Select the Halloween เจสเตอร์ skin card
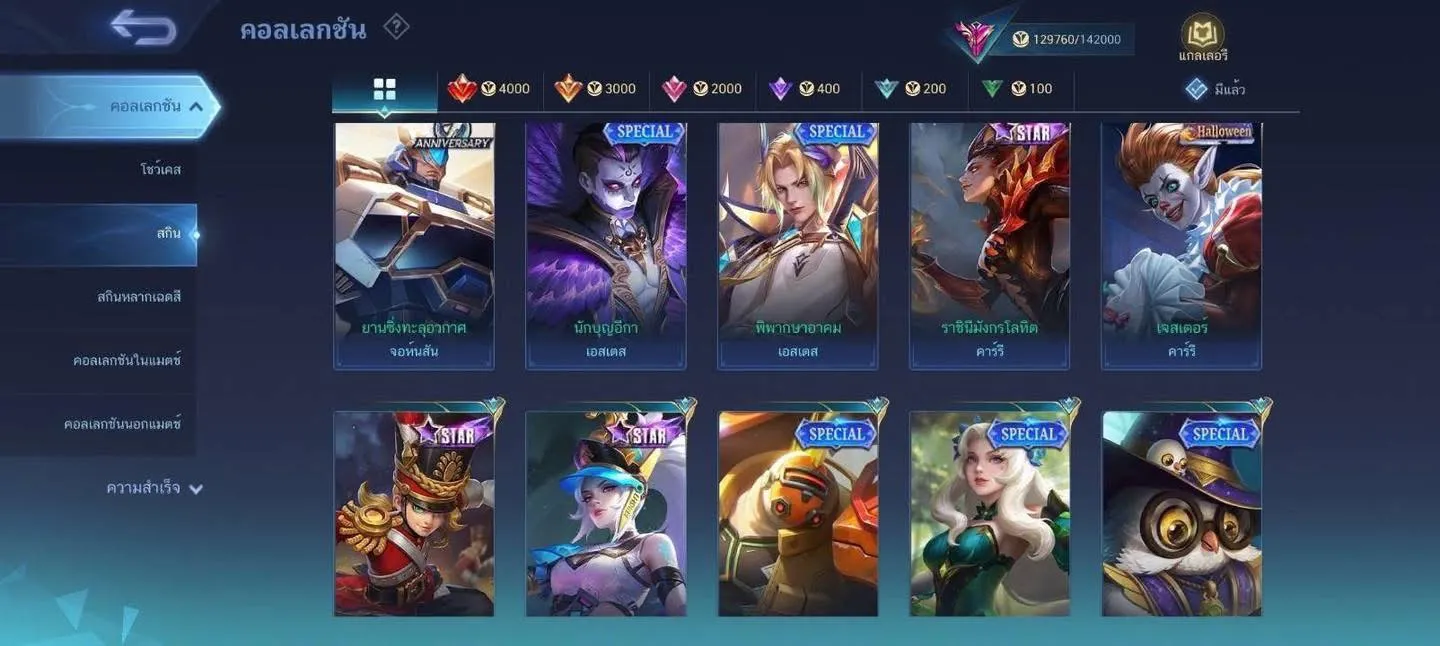1440x646 pixels. click(1181, 245)
